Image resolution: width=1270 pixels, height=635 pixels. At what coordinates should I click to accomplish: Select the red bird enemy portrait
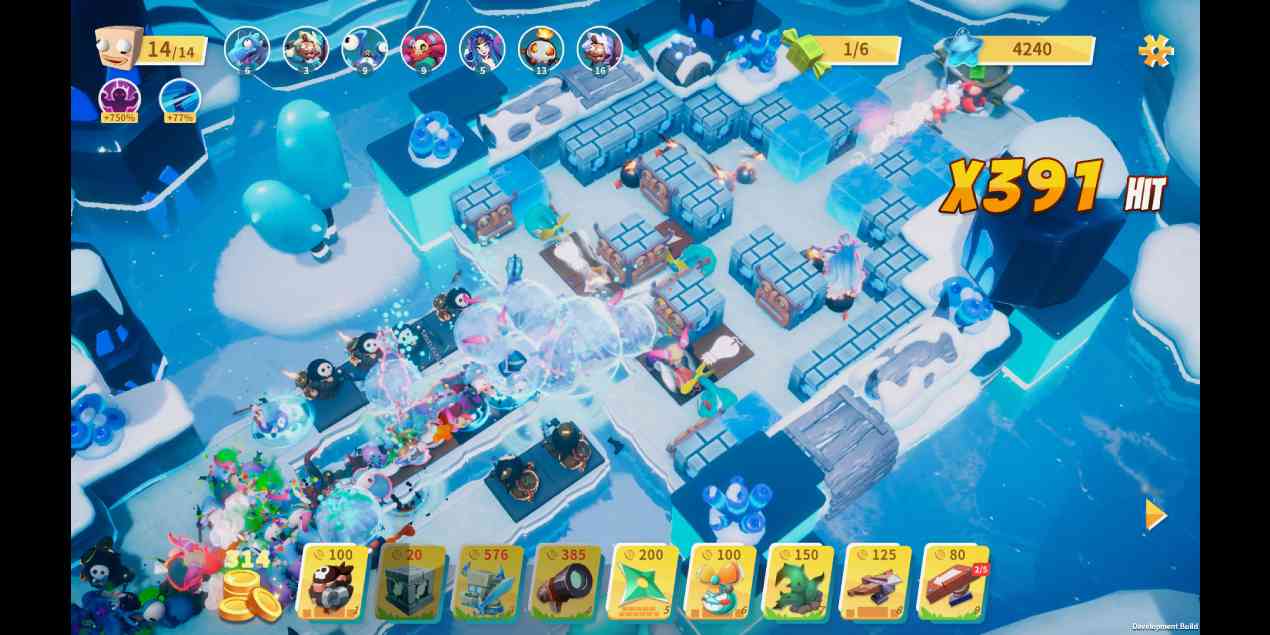(423, 47)
